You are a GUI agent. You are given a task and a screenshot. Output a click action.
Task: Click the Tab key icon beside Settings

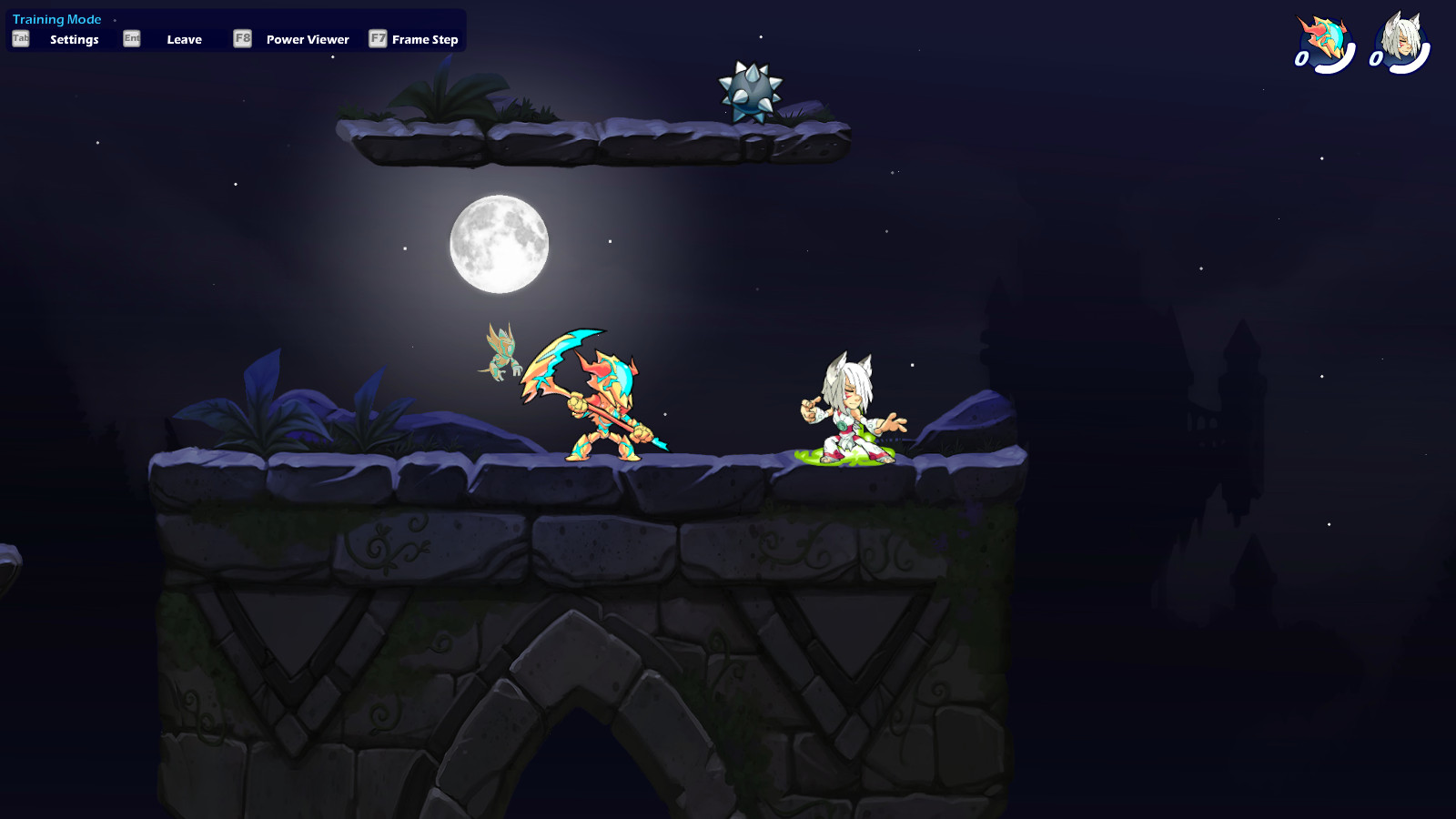coord(19,39)
